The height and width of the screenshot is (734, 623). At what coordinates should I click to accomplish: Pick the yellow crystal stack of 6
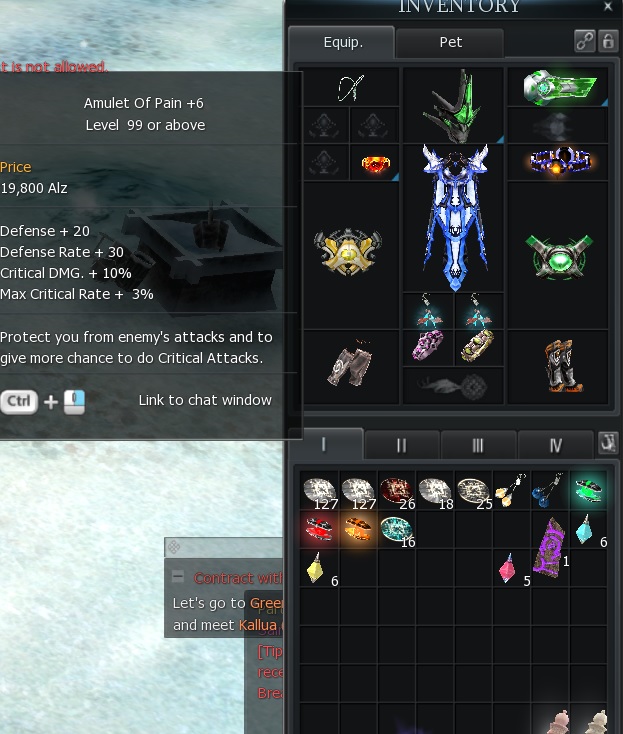[x=317, y=568]
